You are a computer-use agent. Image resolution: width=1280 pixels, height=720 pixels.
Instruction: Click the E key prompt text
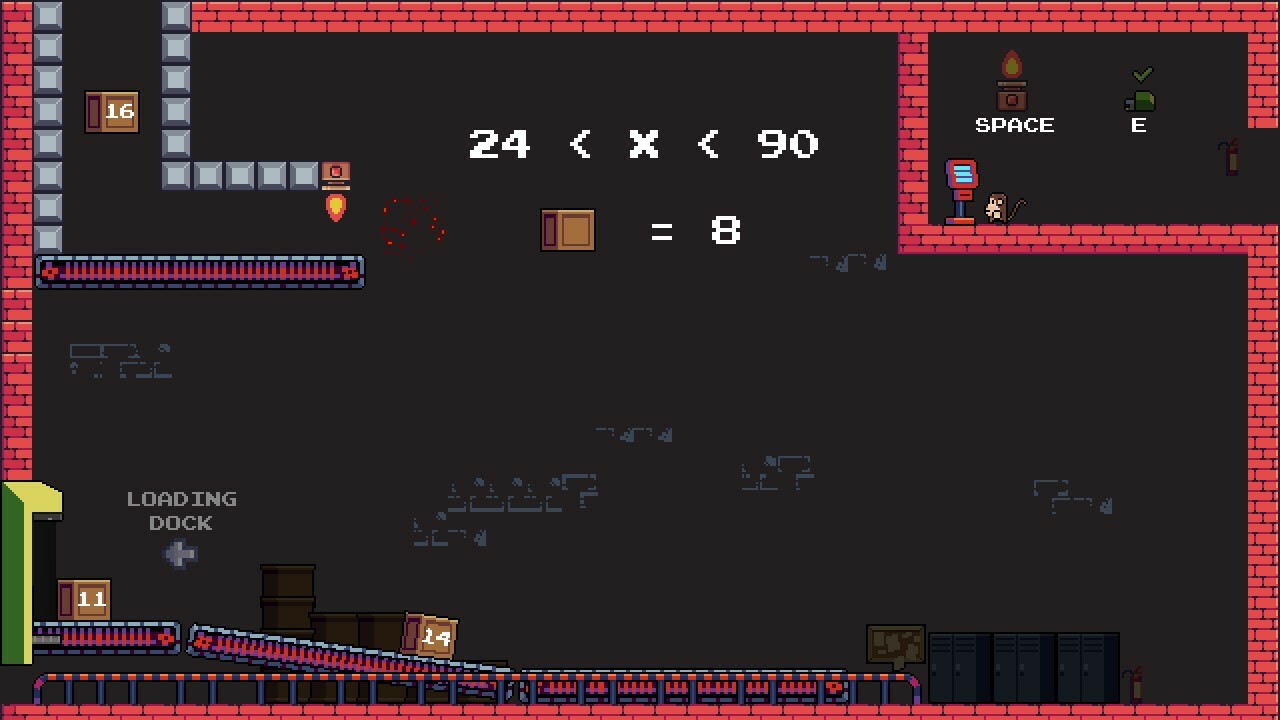[x=1139, y=125]
